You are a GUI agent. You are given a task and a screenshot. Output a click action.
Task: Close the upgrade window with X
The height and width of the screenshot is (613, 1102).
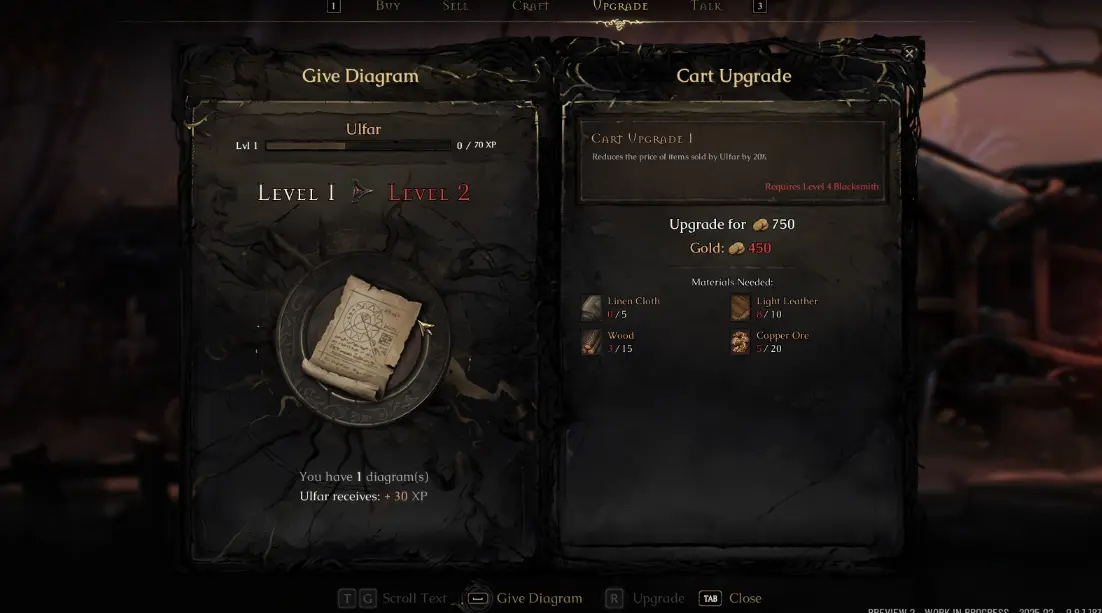[909, 53]
